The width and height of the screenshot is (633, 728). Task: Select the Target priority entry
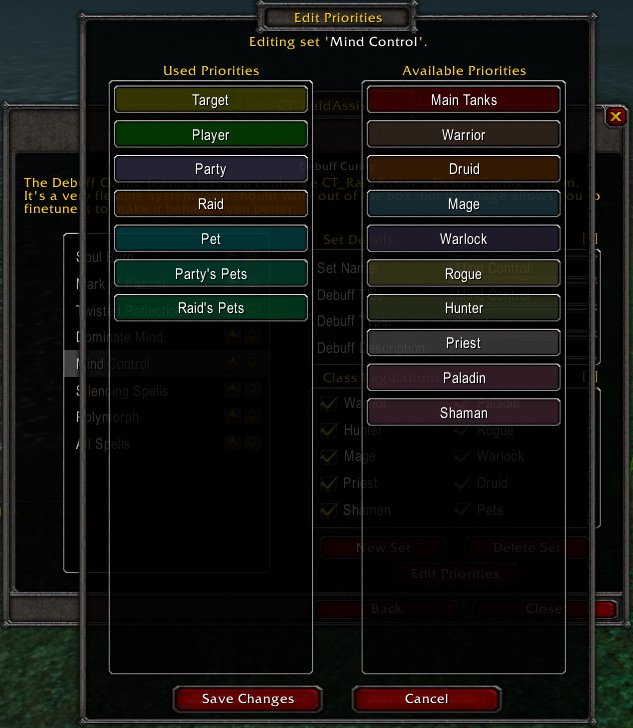coord(210,100)
